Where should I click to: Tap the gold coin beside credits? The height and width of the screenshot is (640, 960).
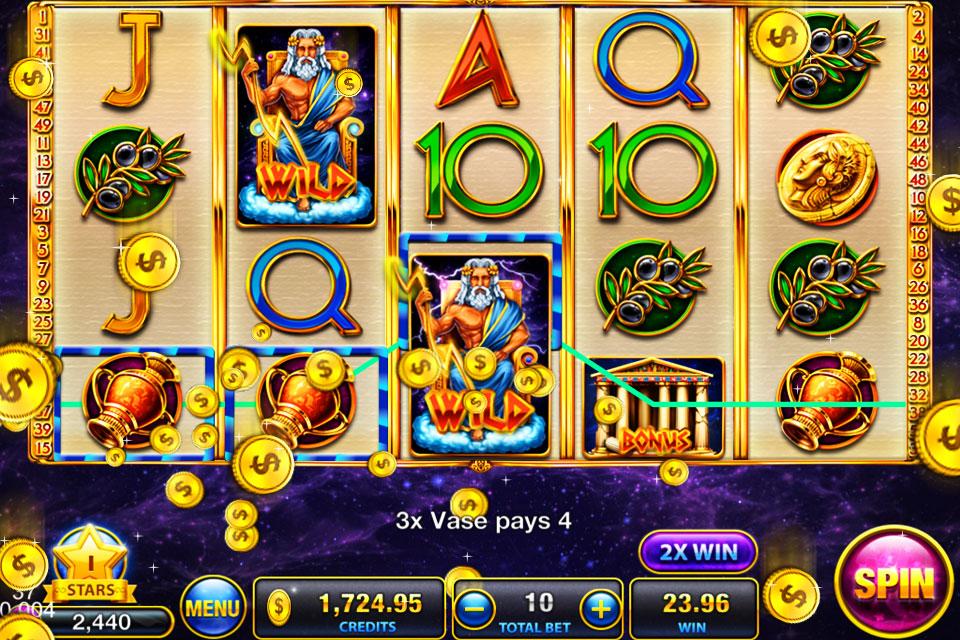pyautogui.click(x=281, y=605)
